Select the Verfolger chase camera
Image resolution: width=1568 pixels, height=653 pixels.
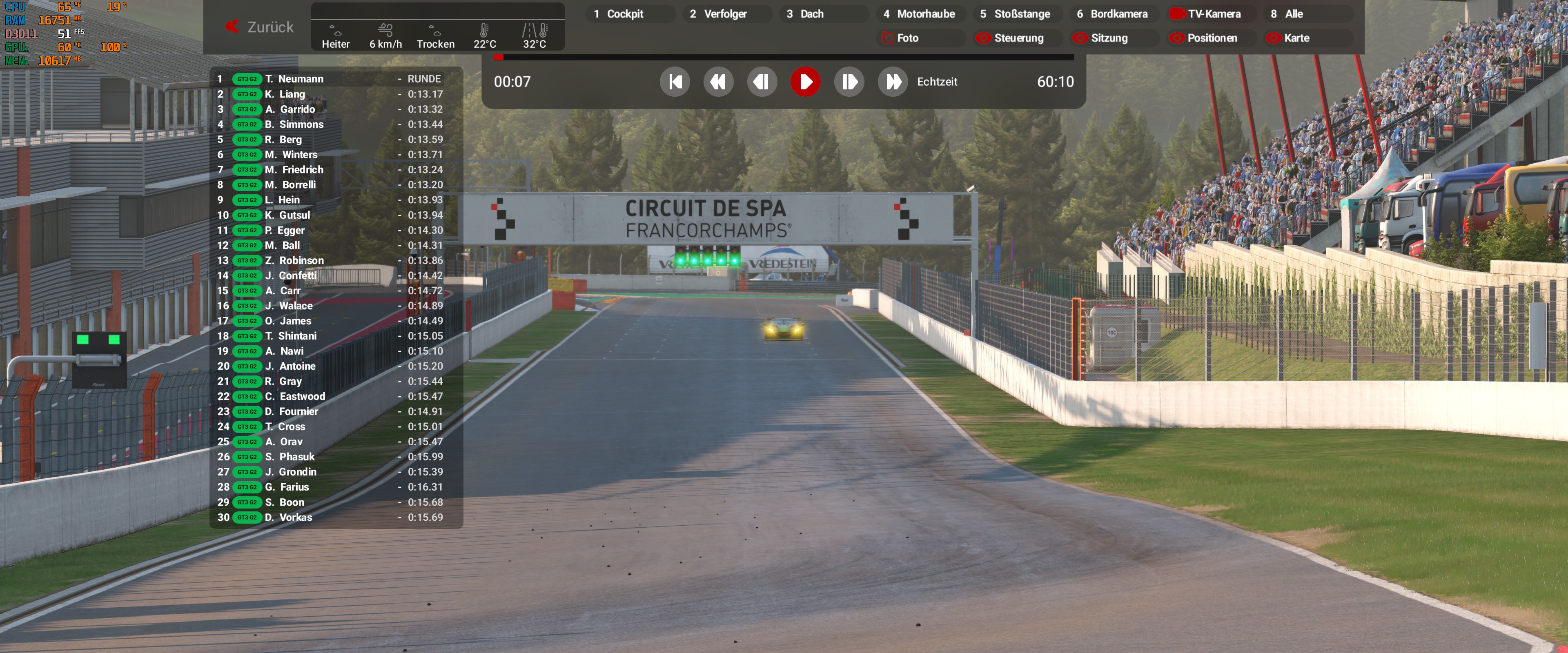(x=724, y=14)
